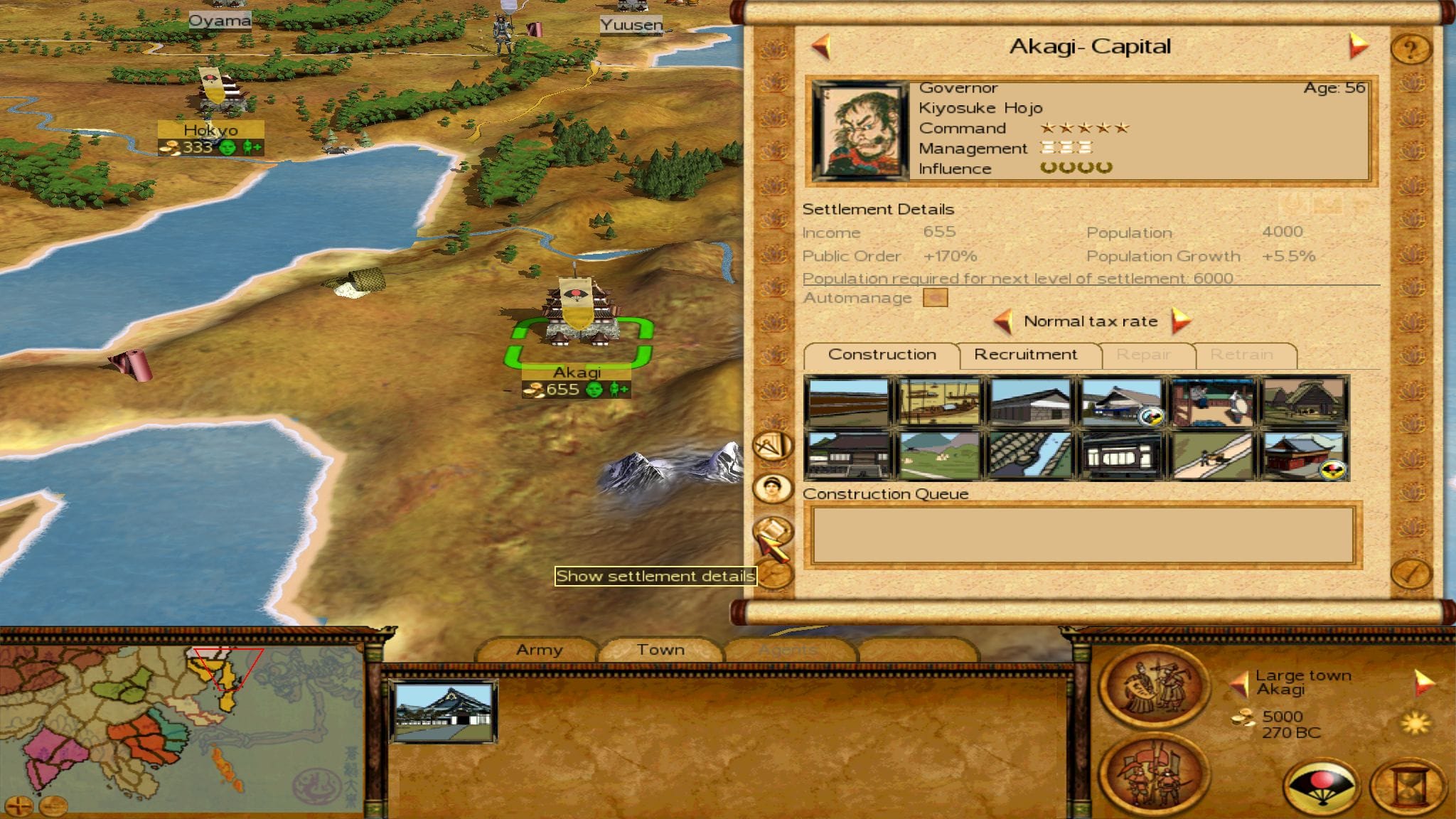
Task: Open the help question mark button
Action: click(1410, 49)
